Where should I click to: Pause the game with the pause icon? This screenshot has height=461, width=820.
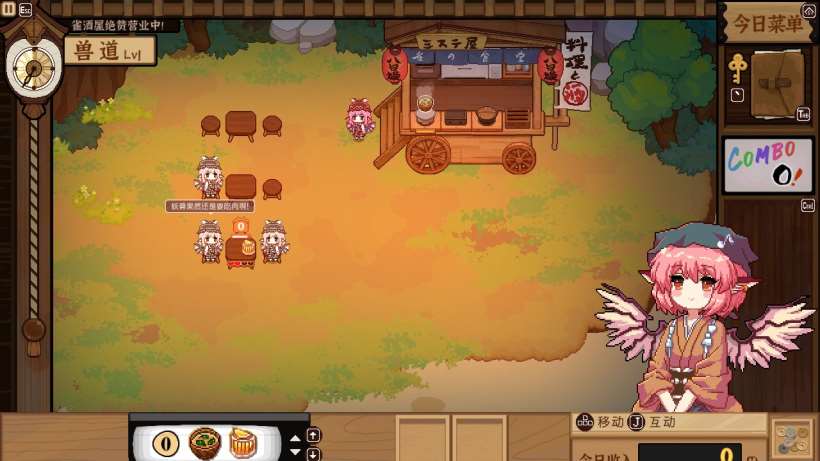8,8
